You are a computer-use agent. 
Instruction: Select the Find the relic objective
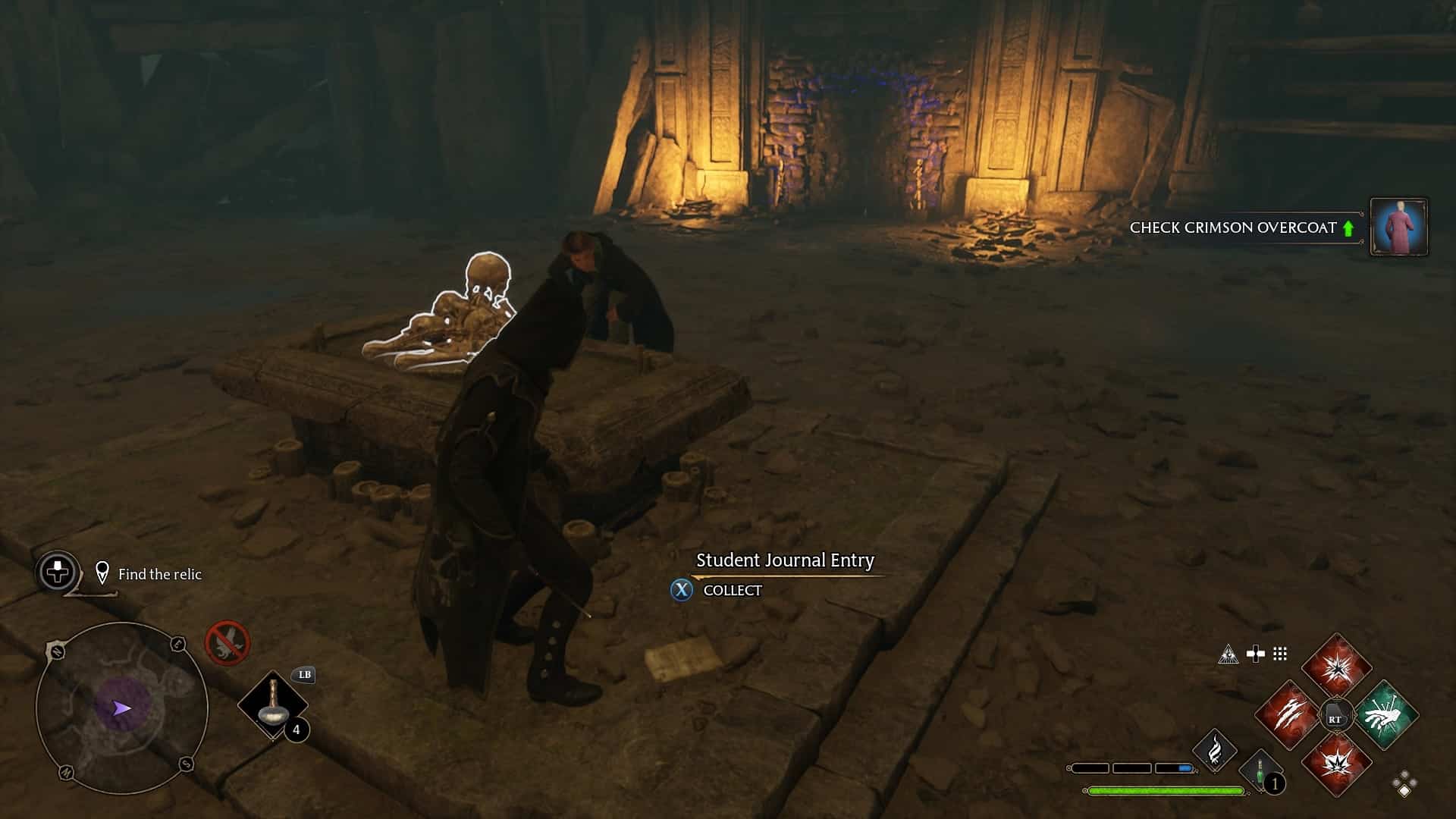click(x=159, y=574)
